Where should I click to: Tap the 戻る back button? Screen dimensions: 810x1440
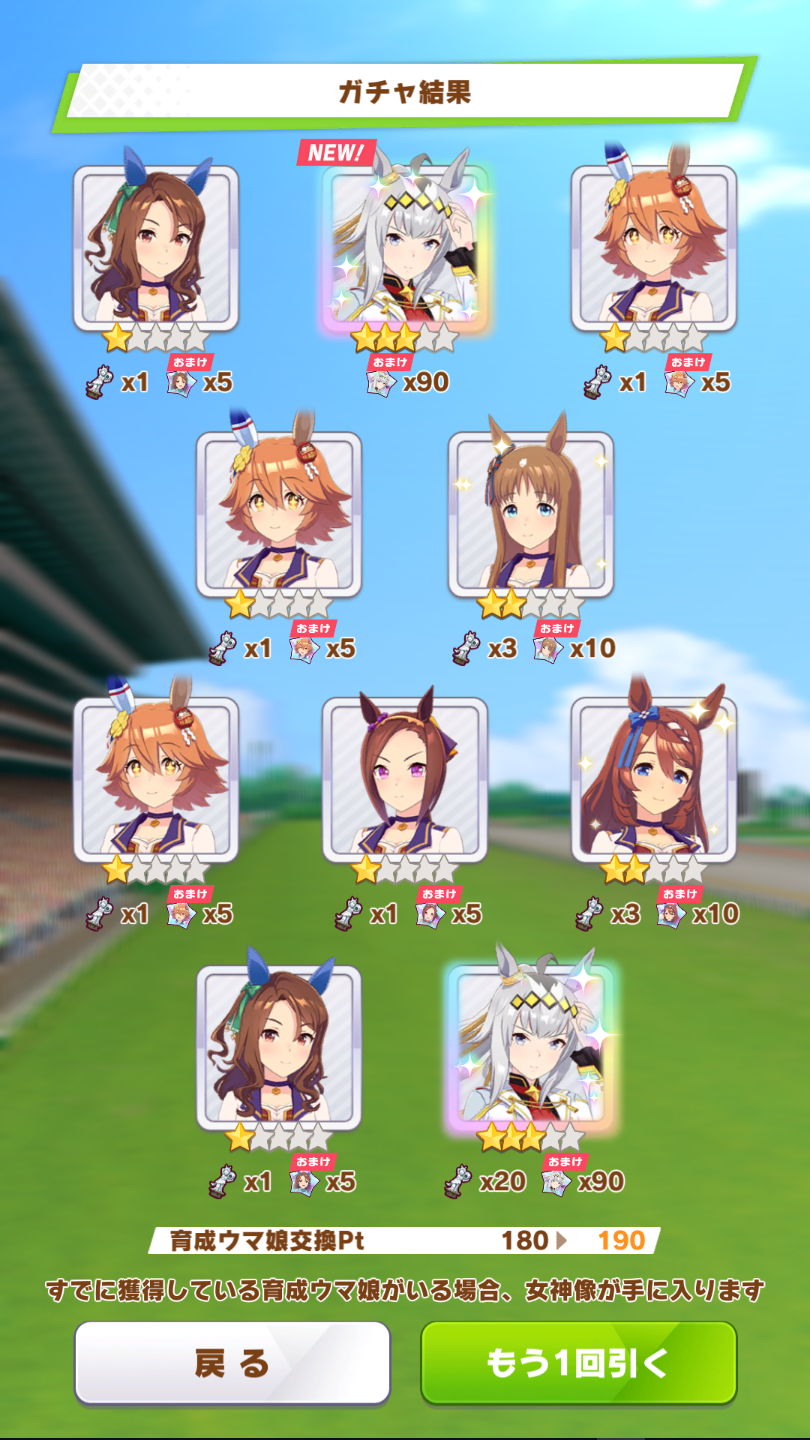click(x=232, y=1362)
